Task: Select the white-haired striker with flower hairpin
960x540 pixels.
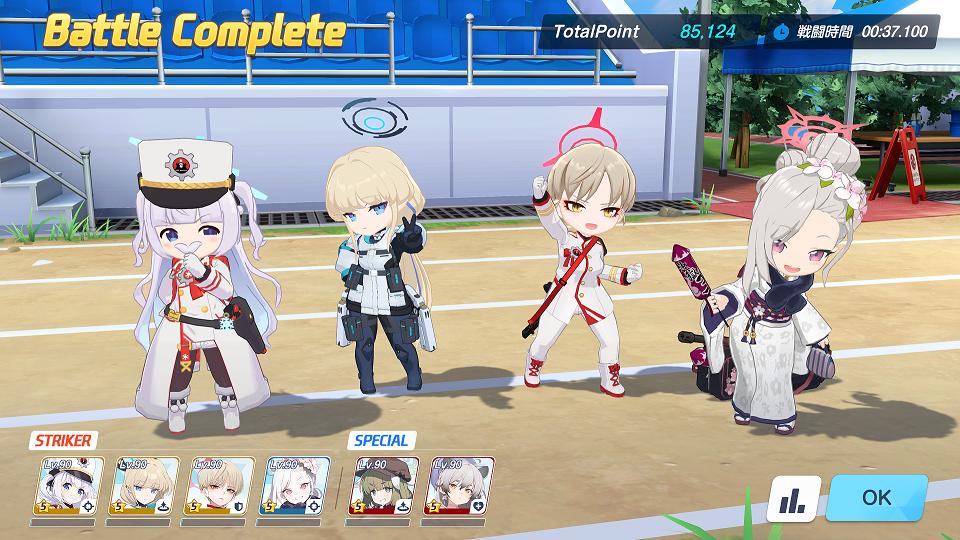Action: 294,487
